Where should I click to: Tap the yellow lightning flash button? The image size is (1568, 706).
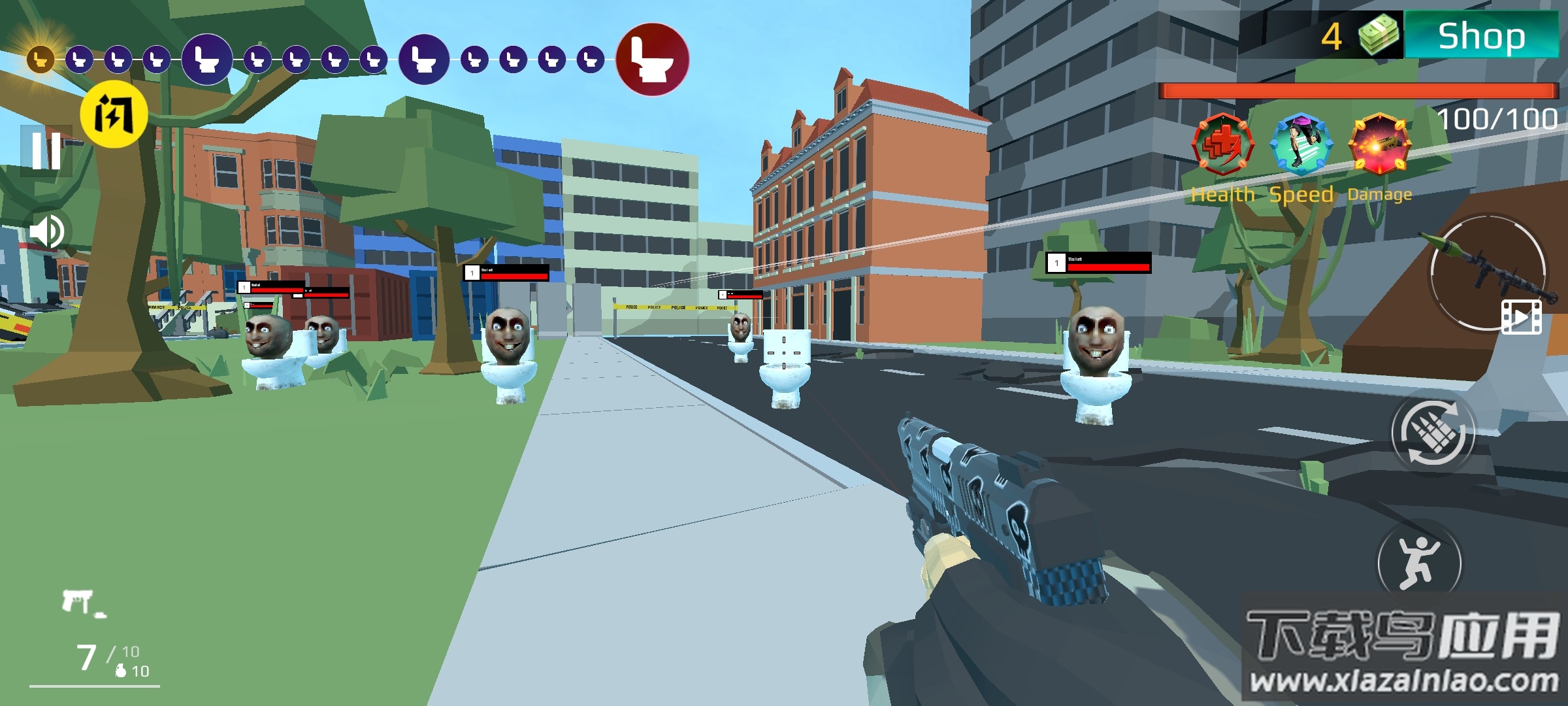[114, 115]
